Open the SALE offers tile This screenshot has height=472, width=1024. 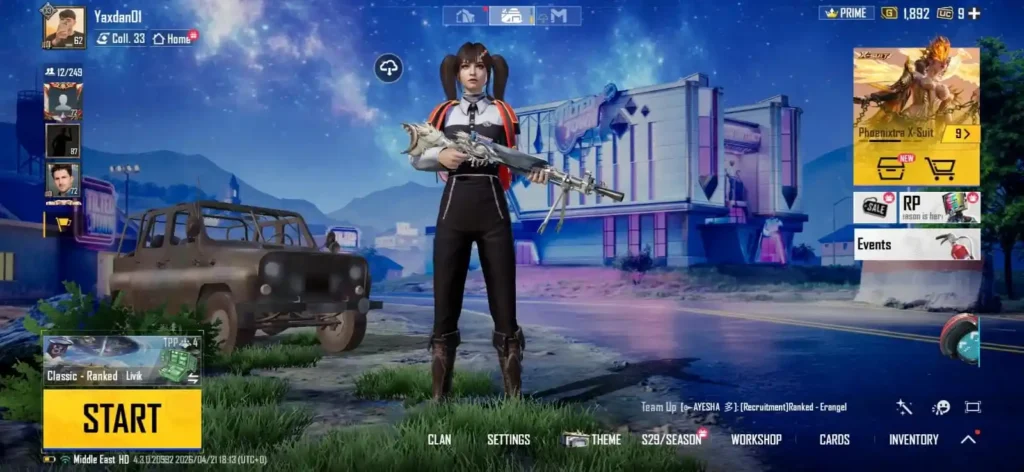(875, 207)
